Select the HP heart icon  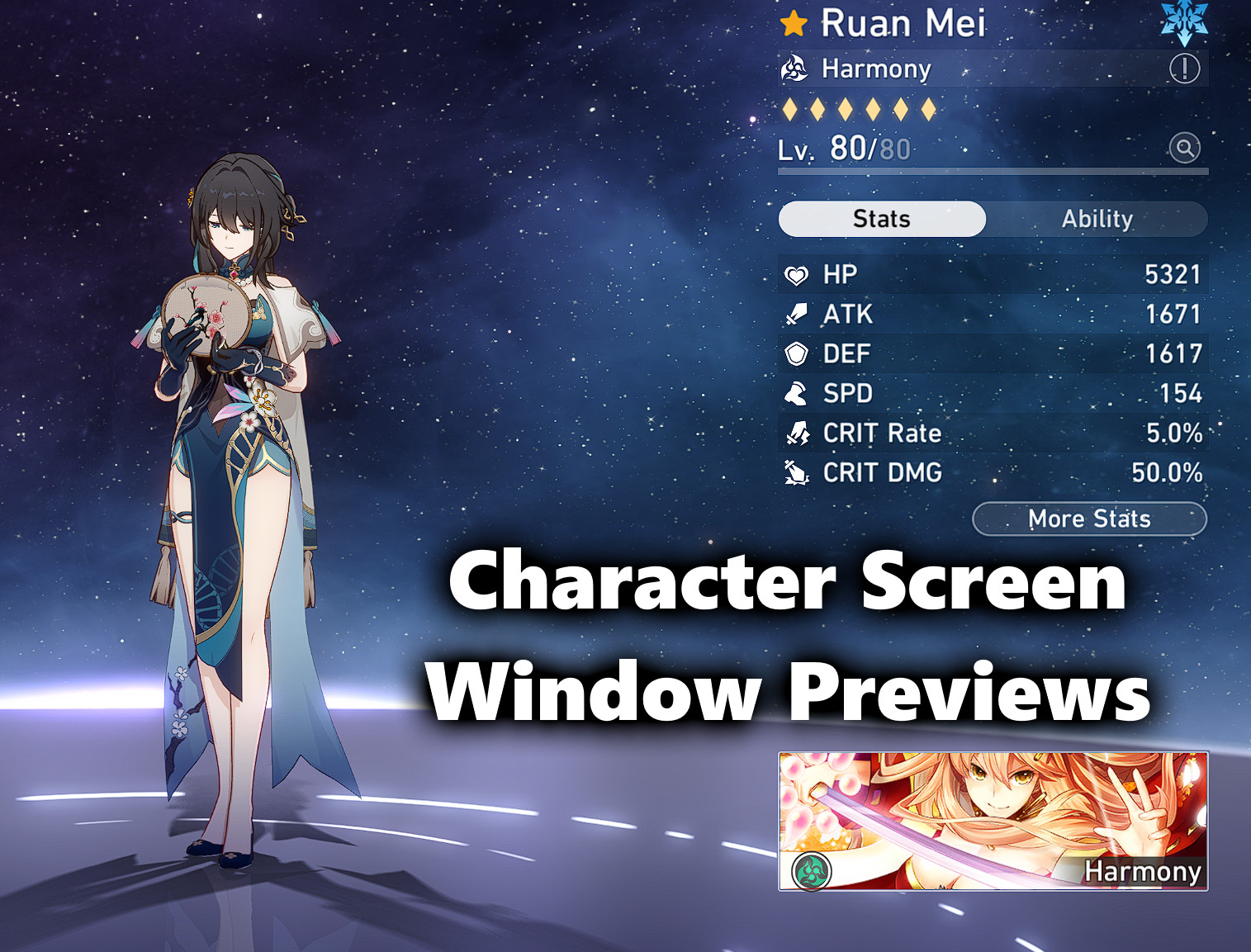coord(798,274)
